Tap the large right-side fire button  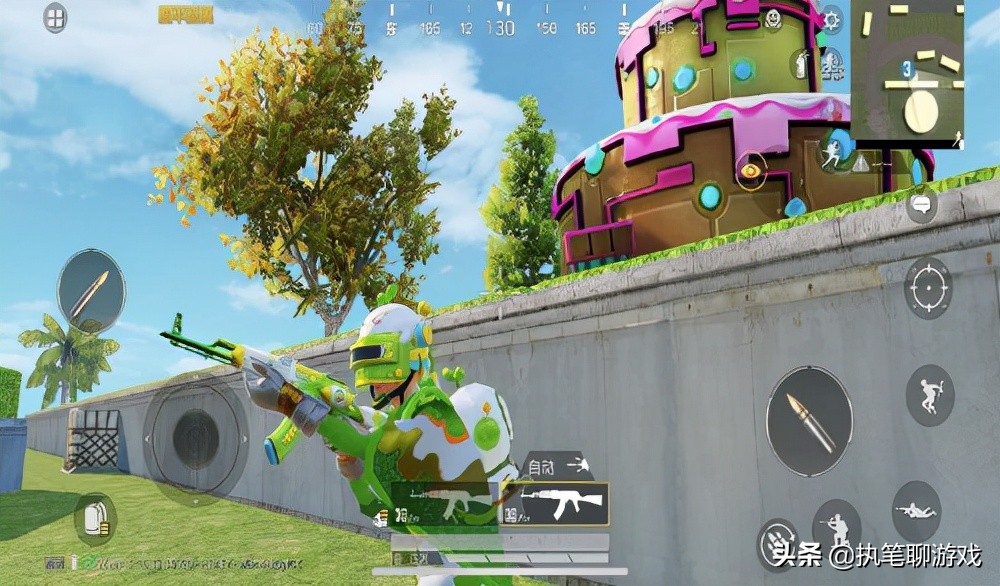809,420
